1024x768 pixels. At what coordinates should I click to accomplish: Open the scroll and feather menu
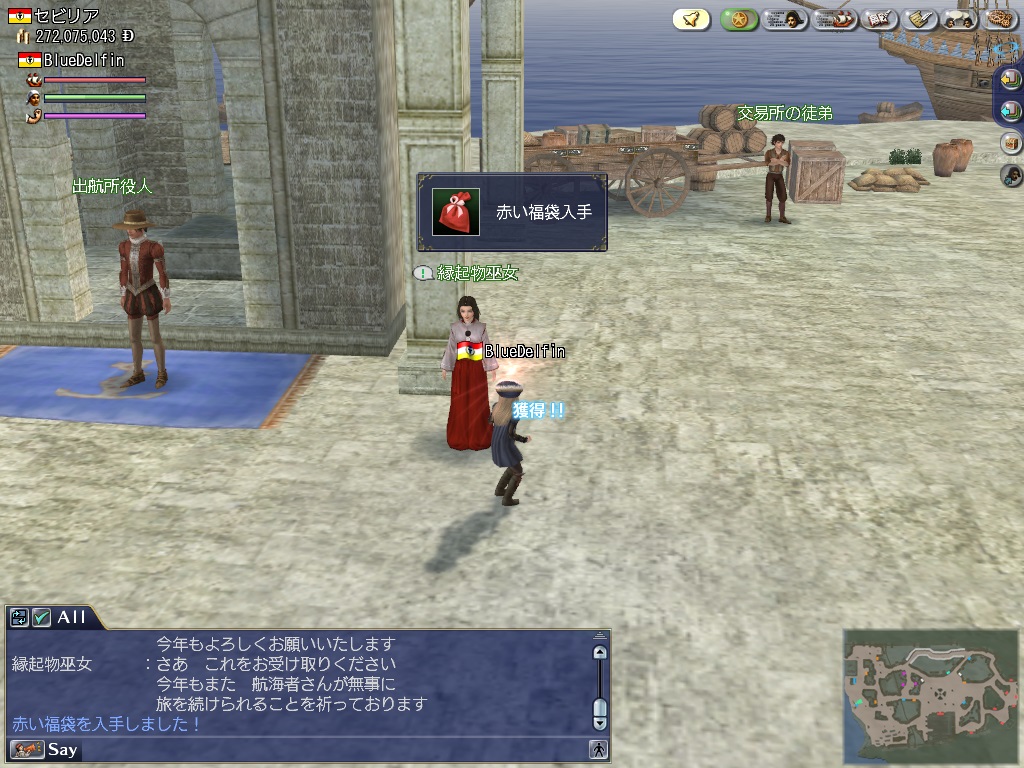[920, 19]
